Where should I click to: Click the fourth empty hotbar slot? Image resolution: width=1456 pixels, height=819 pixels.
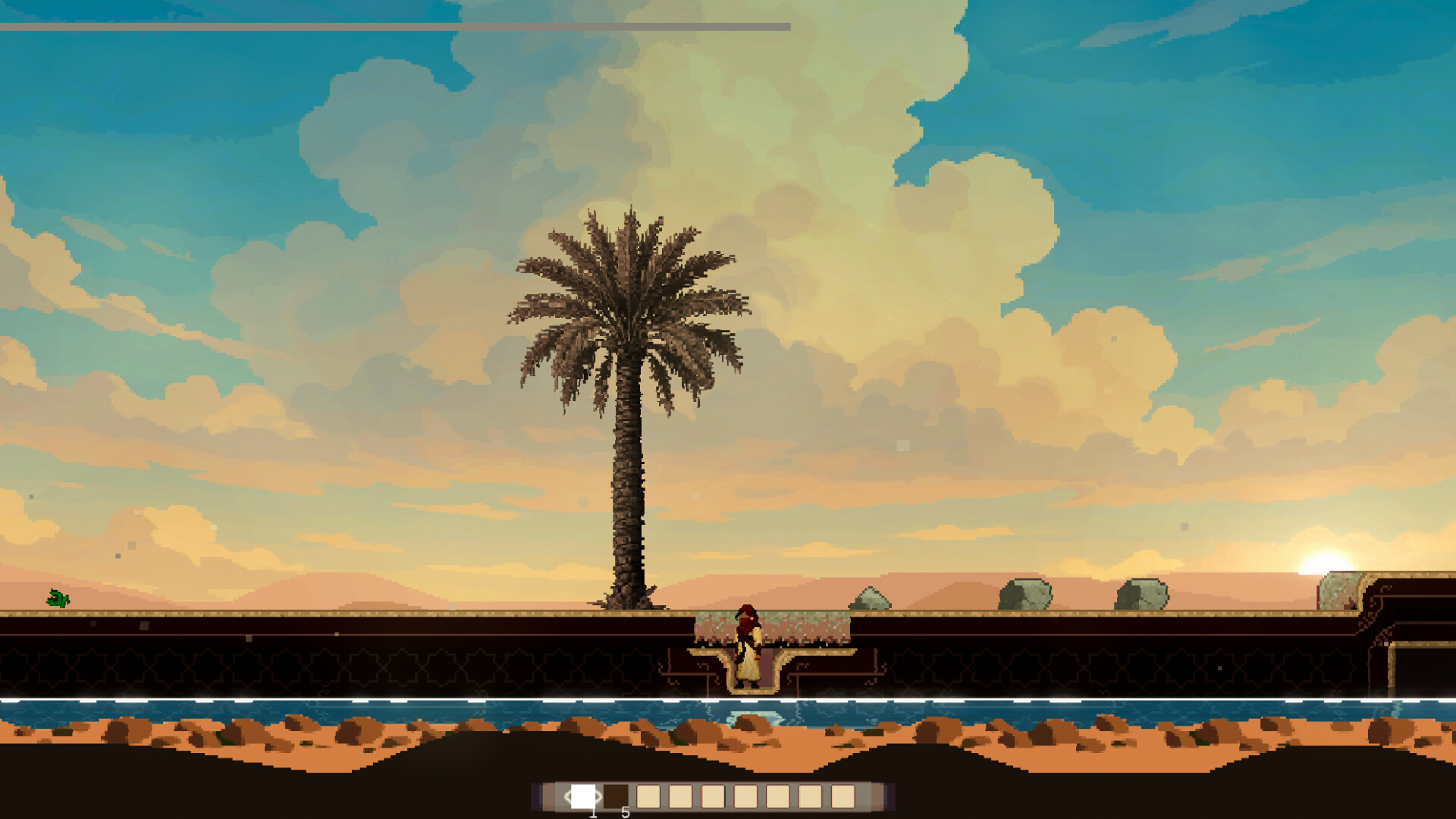[681, 796]
